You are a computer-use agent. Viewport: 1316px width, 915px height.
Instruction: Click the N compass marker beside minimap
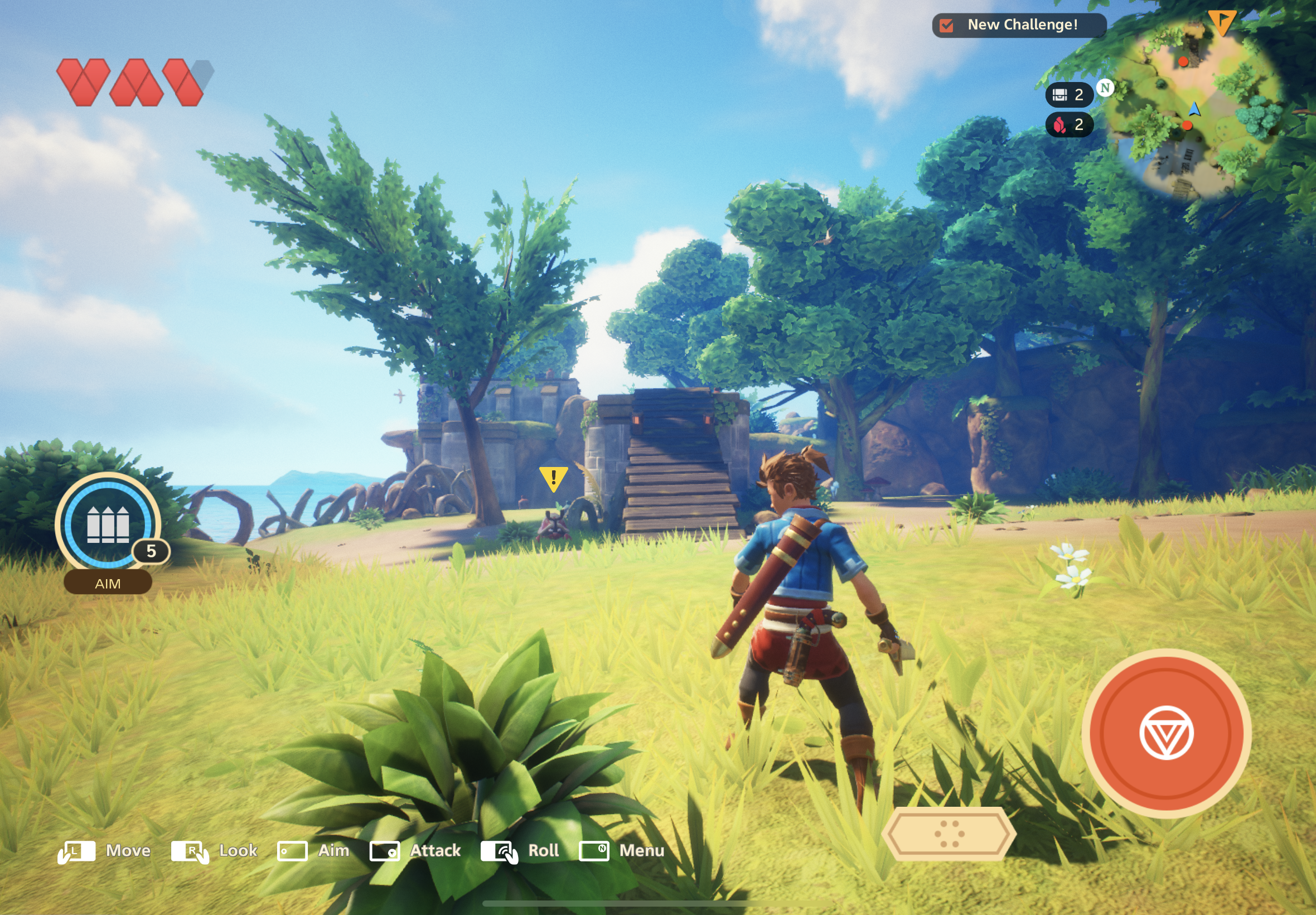(x=1105, y=88)
